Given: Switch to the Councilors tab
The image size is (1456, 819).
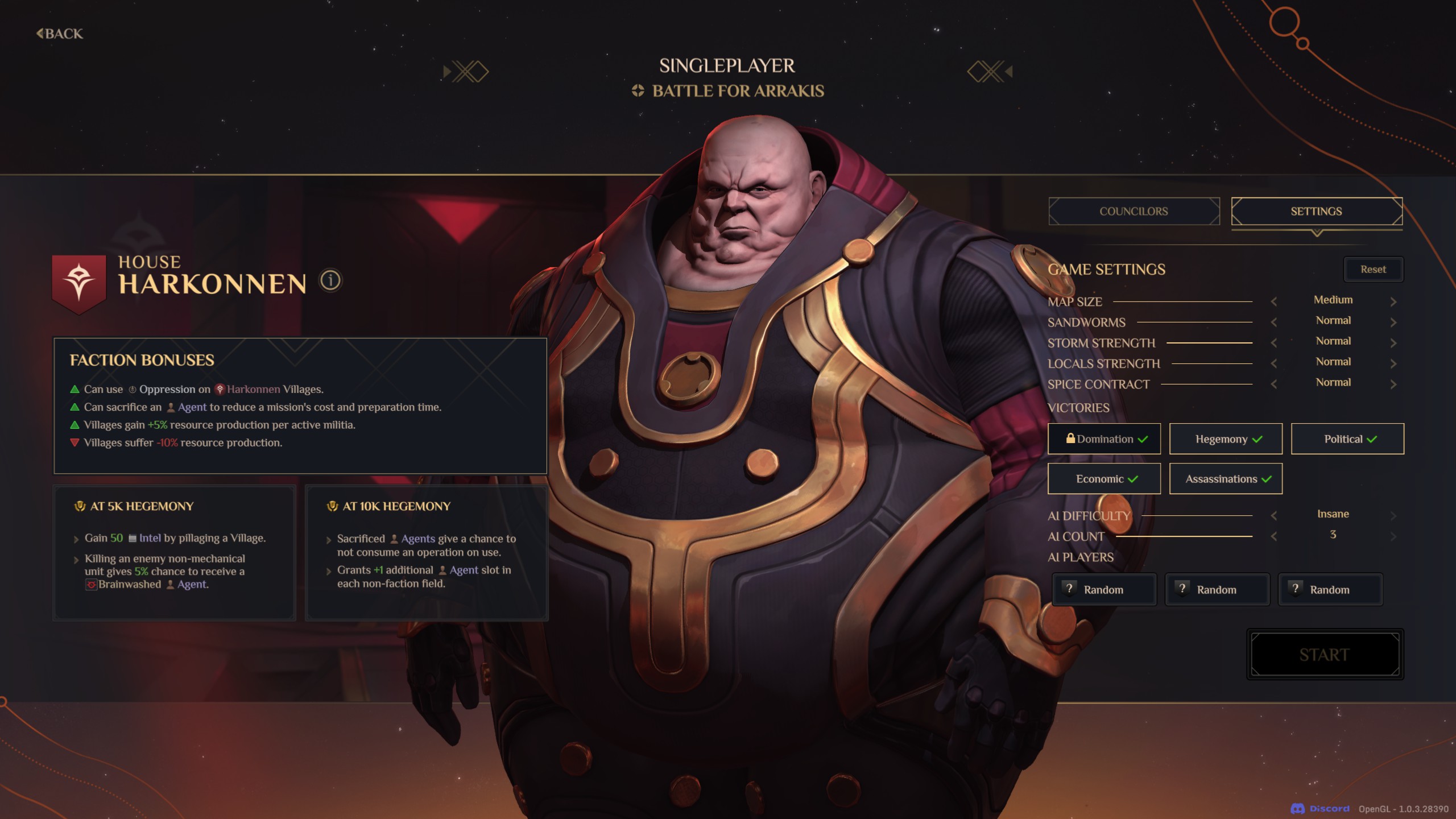Looking at the screenshot, I should point(1134,211).
